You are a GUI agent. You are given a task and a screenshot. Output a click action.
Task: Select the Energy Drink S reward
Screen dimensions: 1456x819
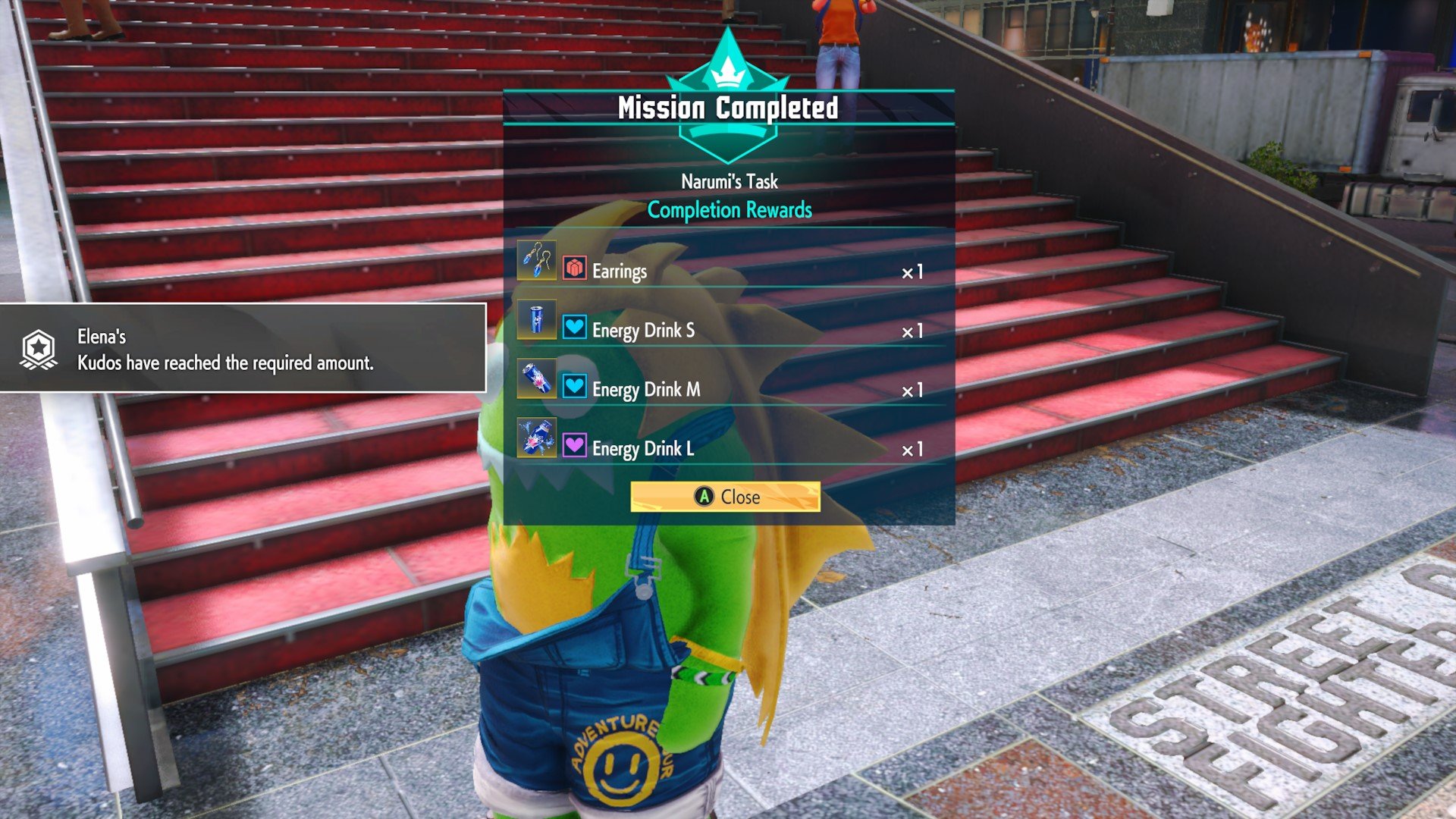(x=726, y=330)
